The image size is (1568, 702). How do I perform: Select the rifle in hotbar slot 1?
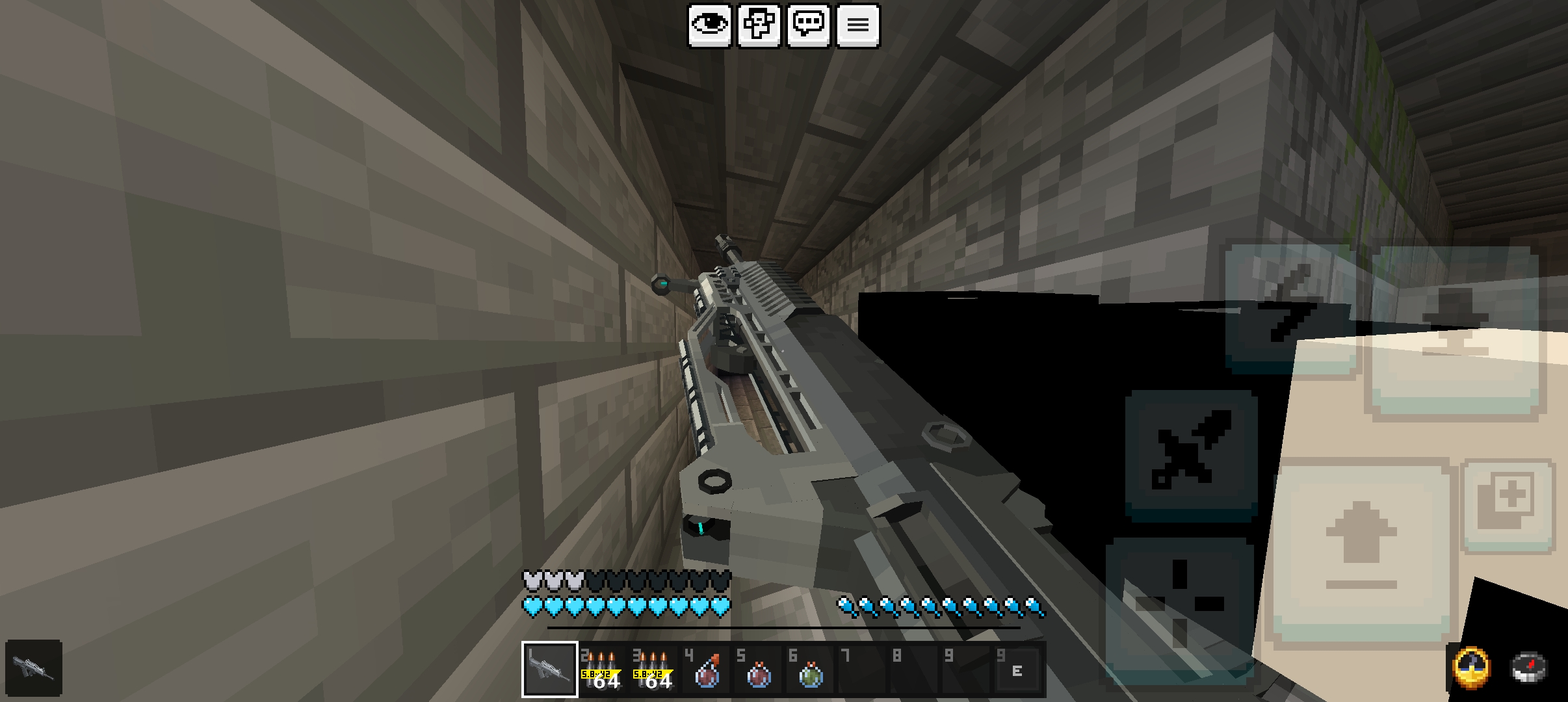550,669
